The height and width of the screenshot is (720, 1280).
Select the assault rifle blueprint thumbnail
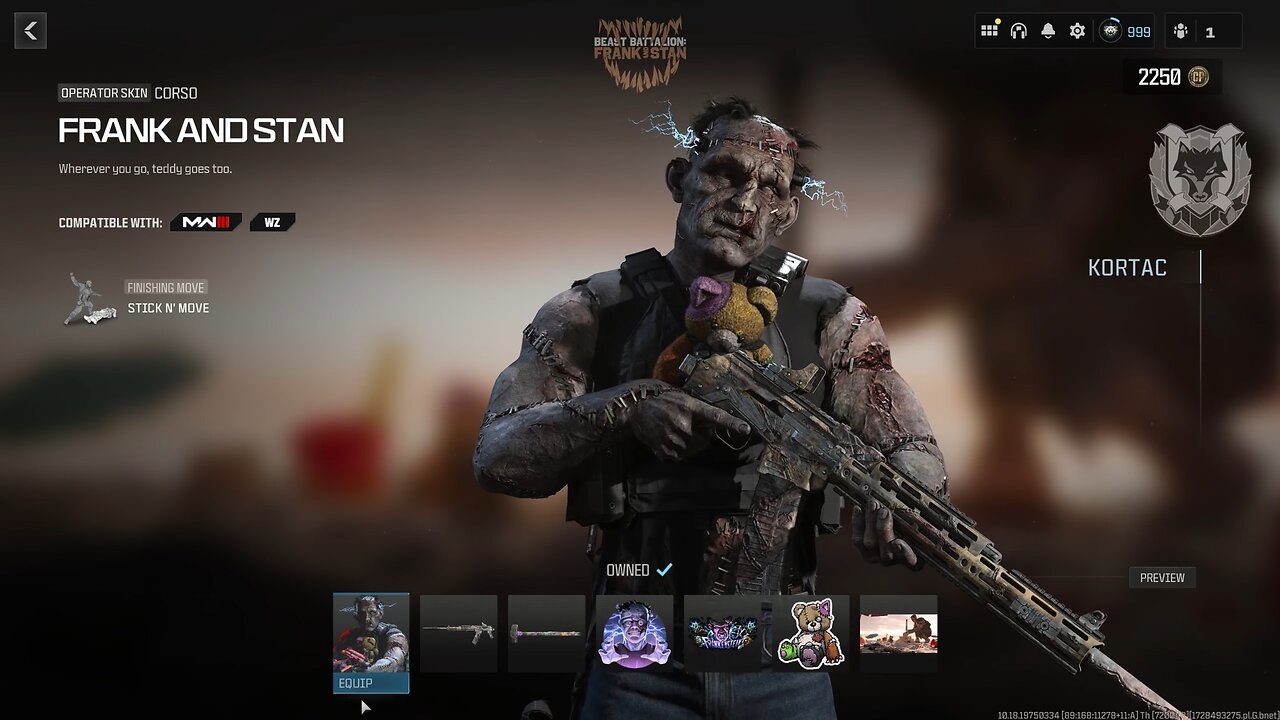pyautogui.click(x=458, y=633)
